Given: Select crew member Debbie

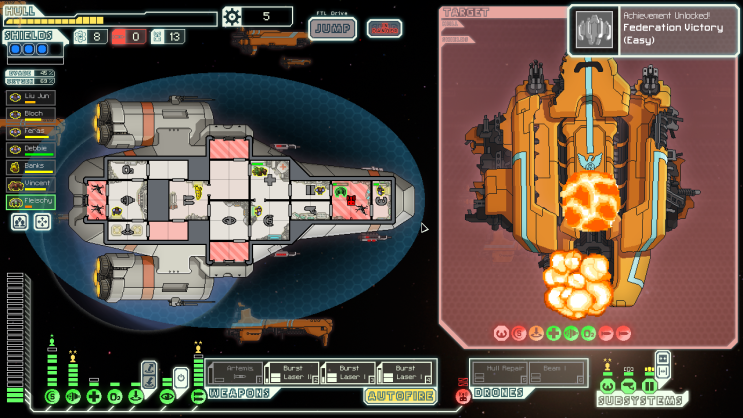Looking at the screenshot, I should [32, 149].
